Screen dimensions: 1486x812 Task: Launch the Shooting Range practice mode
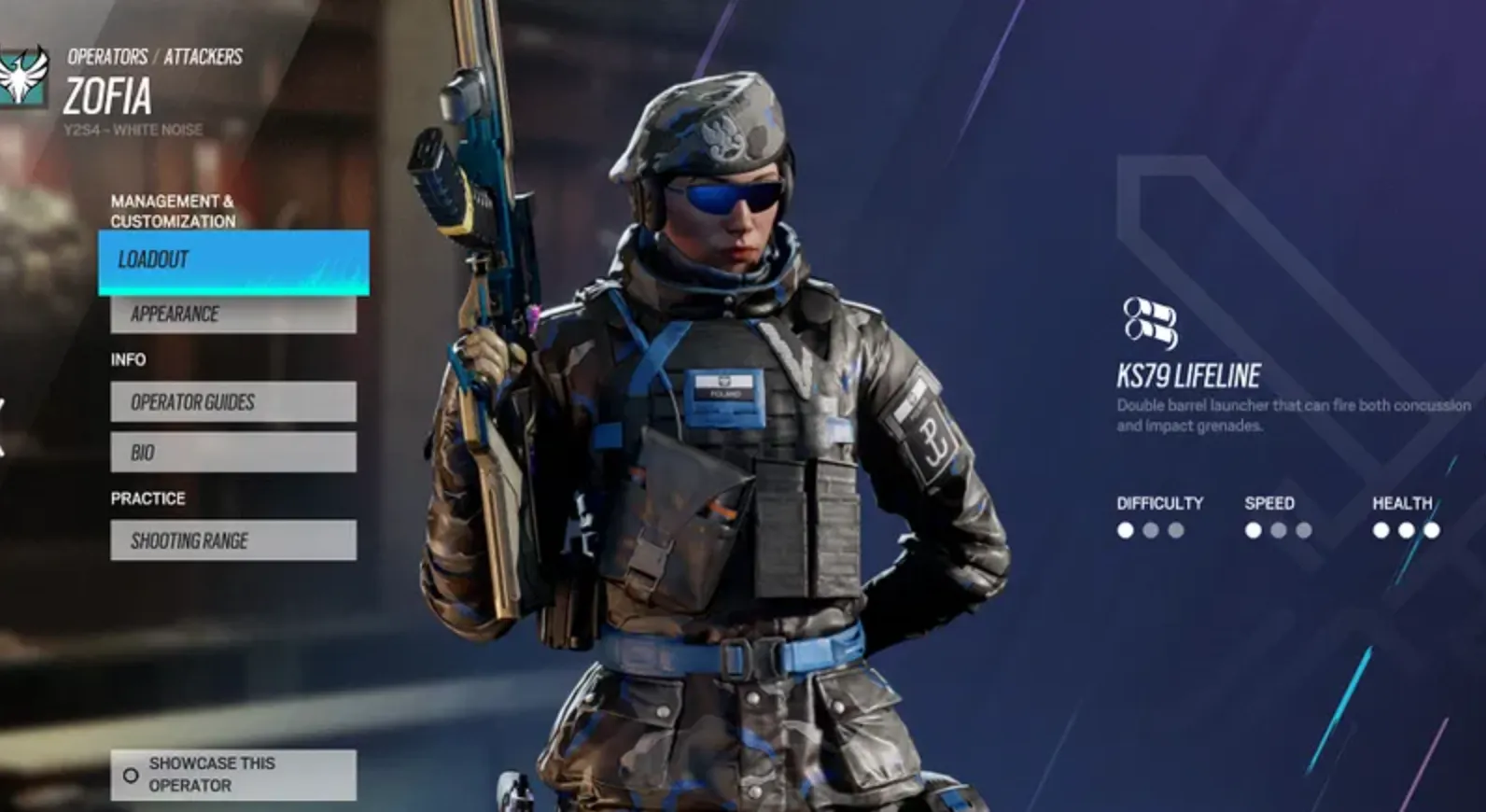pyautogui.click(x=232, y=540)
